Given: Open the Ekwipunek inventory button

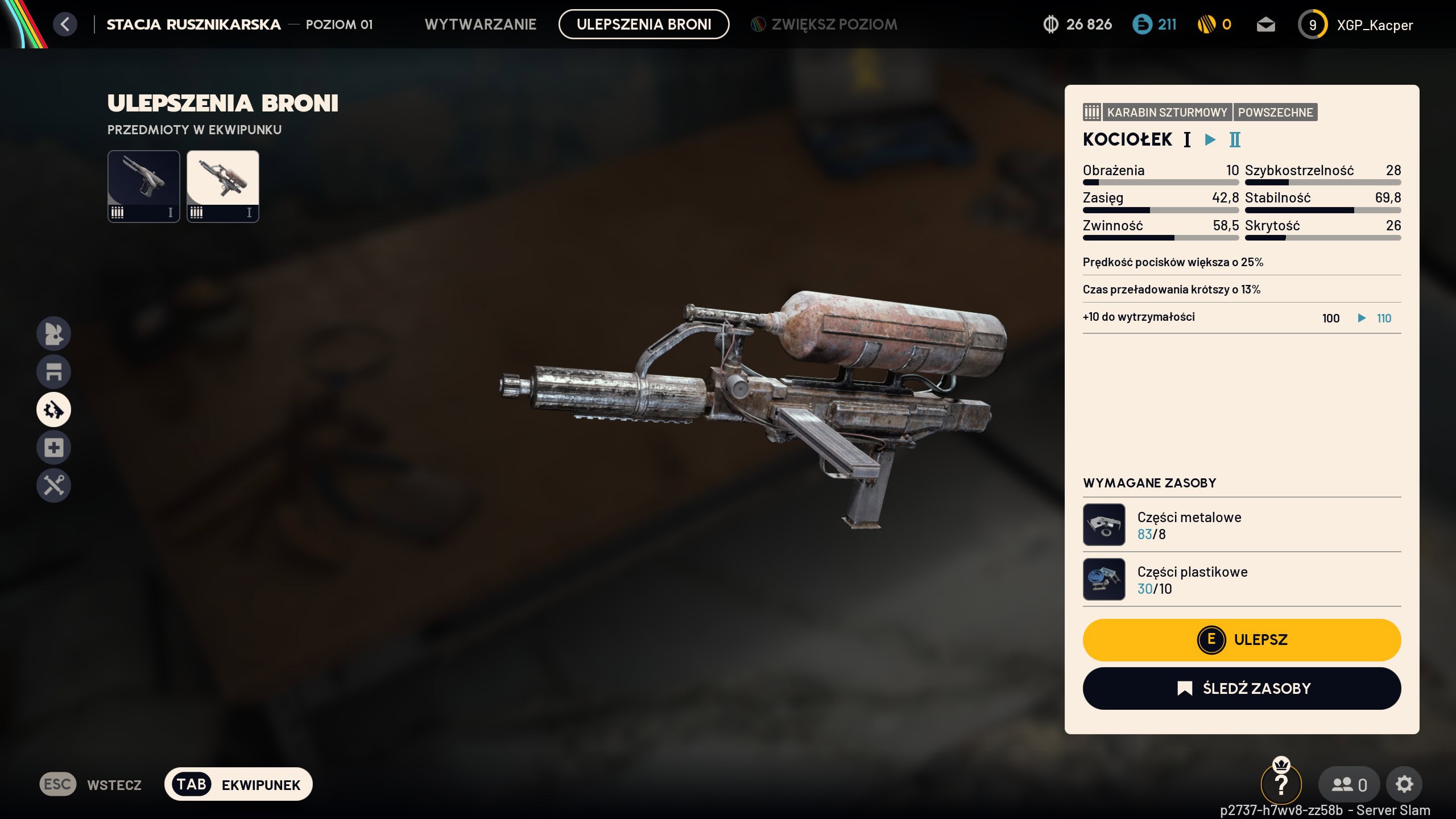Looking at the screenshot, I should (x=238, y=784).
